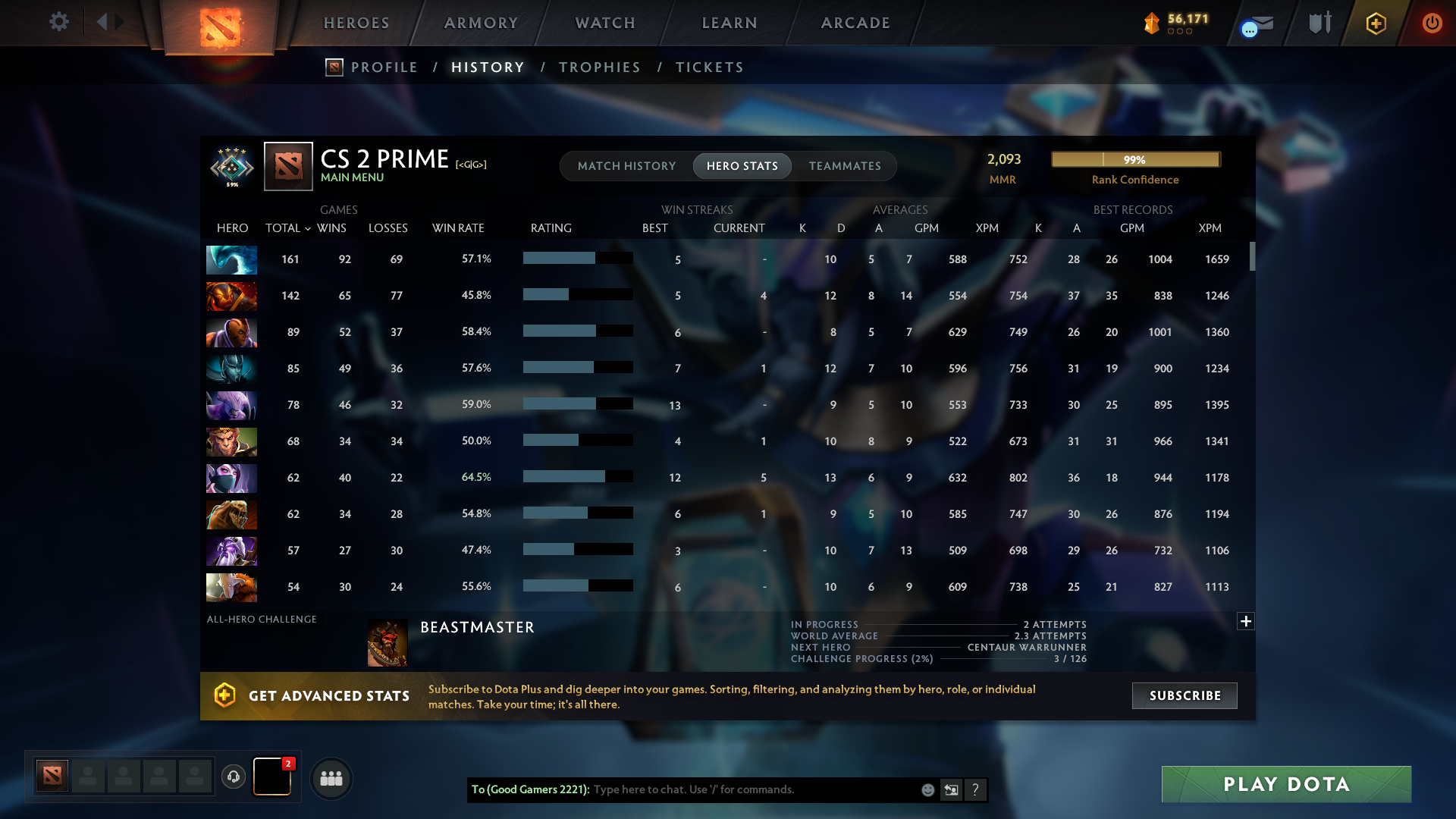Toggle the Hero Stats view

pos(742,165)
